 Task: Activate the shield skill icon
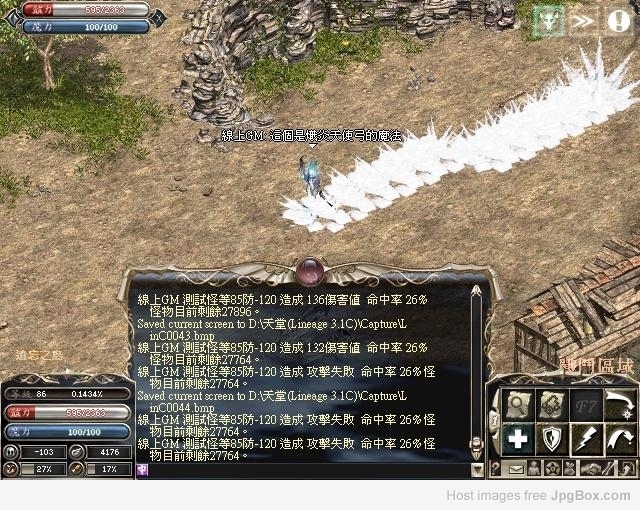[x=551, y=438]
